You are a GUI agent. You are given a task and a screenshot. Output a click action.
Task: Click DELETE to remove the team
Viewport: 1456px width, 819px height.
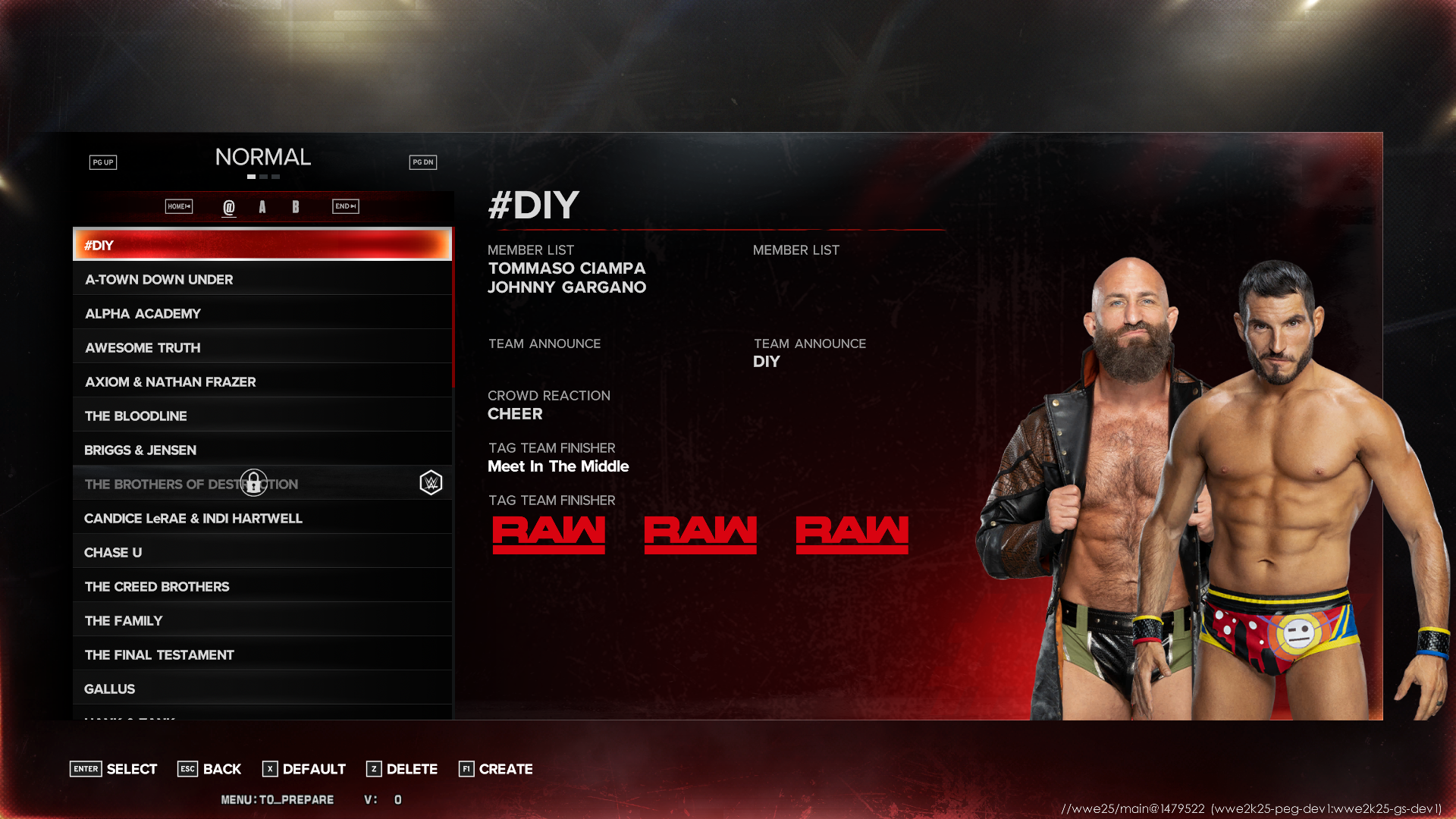click(x=402, y=769)
